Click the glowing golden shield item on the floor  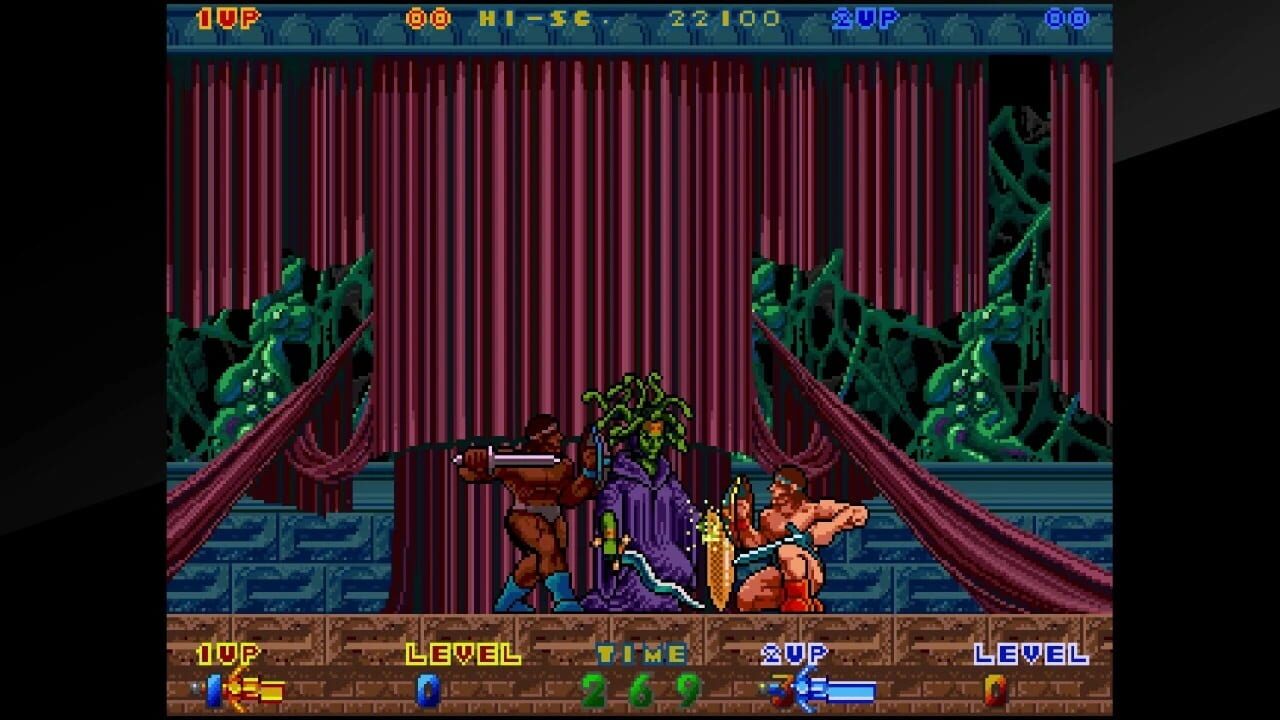pyautogui.click(x=716, y=560)
